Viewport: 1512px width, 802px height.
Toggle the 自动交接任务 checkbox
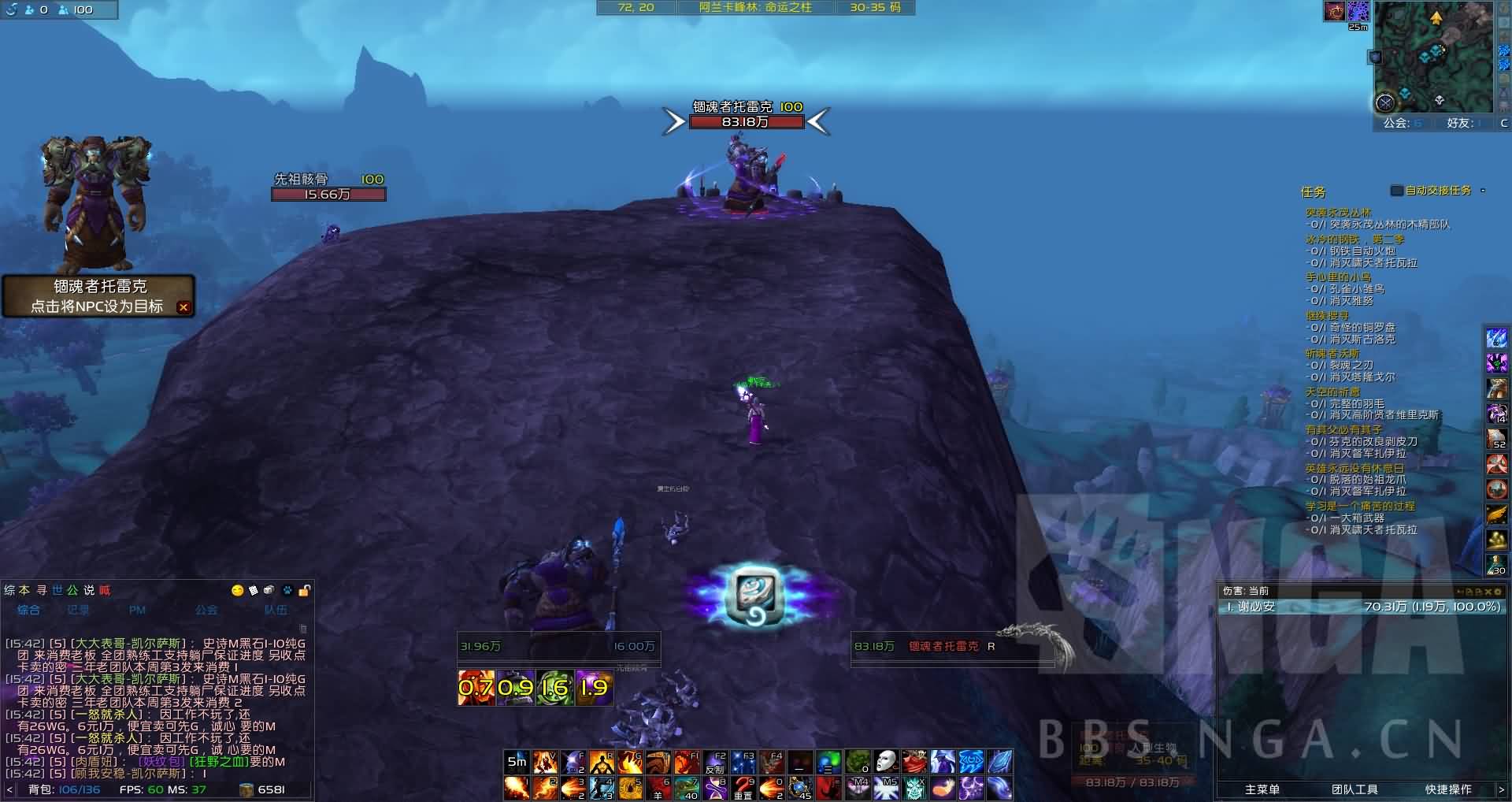pyautogui.click(x=1396, y=191)
